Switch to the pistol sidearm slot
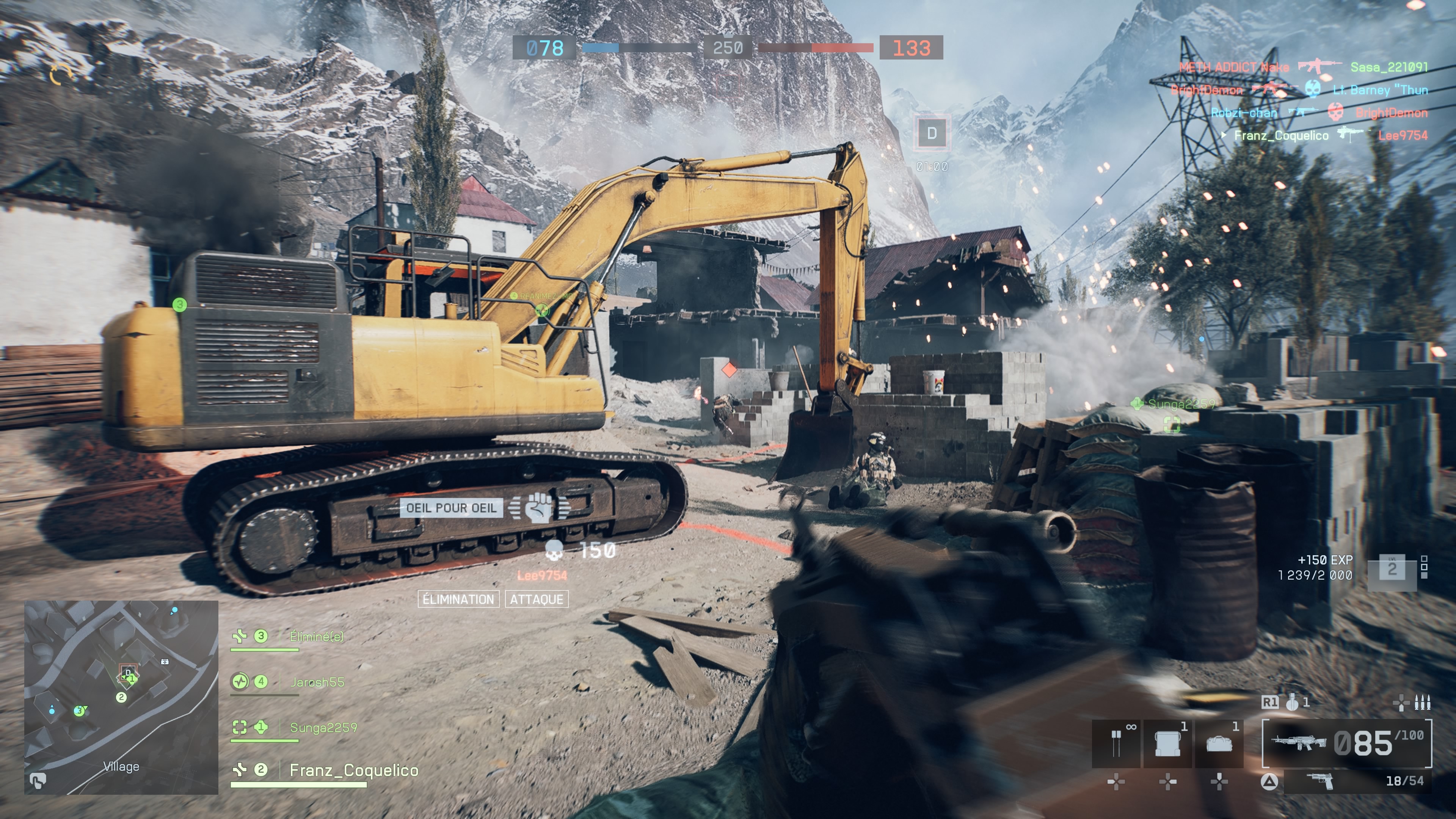1456x819 pixels. (1320, 781)
